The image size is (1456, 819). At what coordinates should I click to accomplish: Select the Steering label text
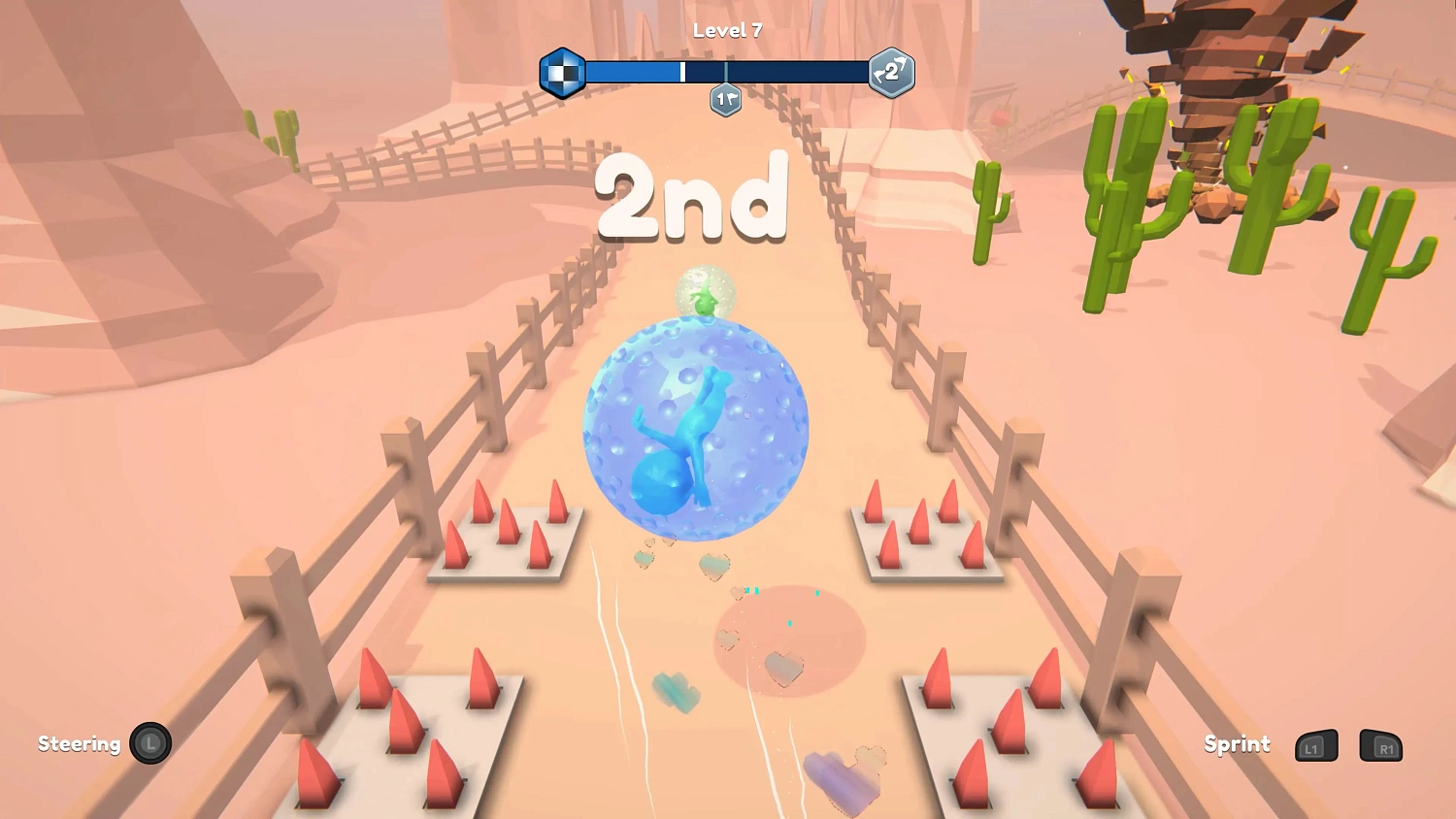[x=80, y=744]
